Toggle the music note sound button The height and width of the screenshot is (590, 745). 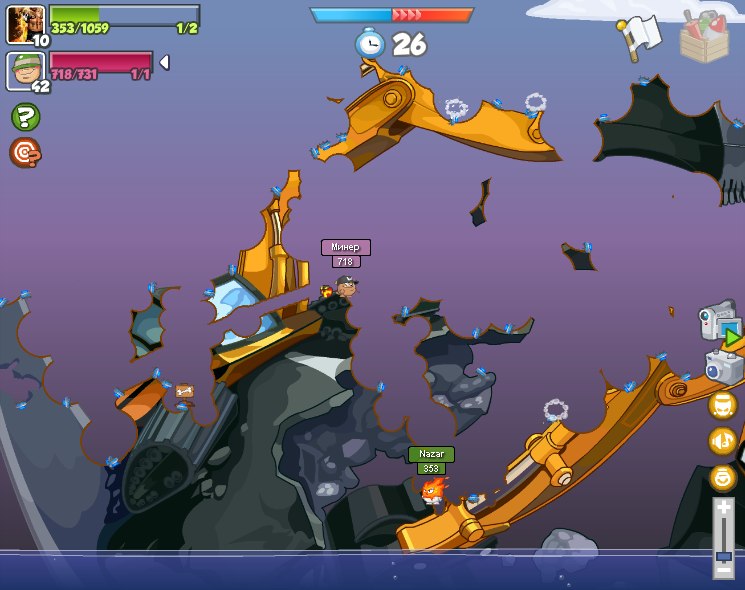pos(723,441)
